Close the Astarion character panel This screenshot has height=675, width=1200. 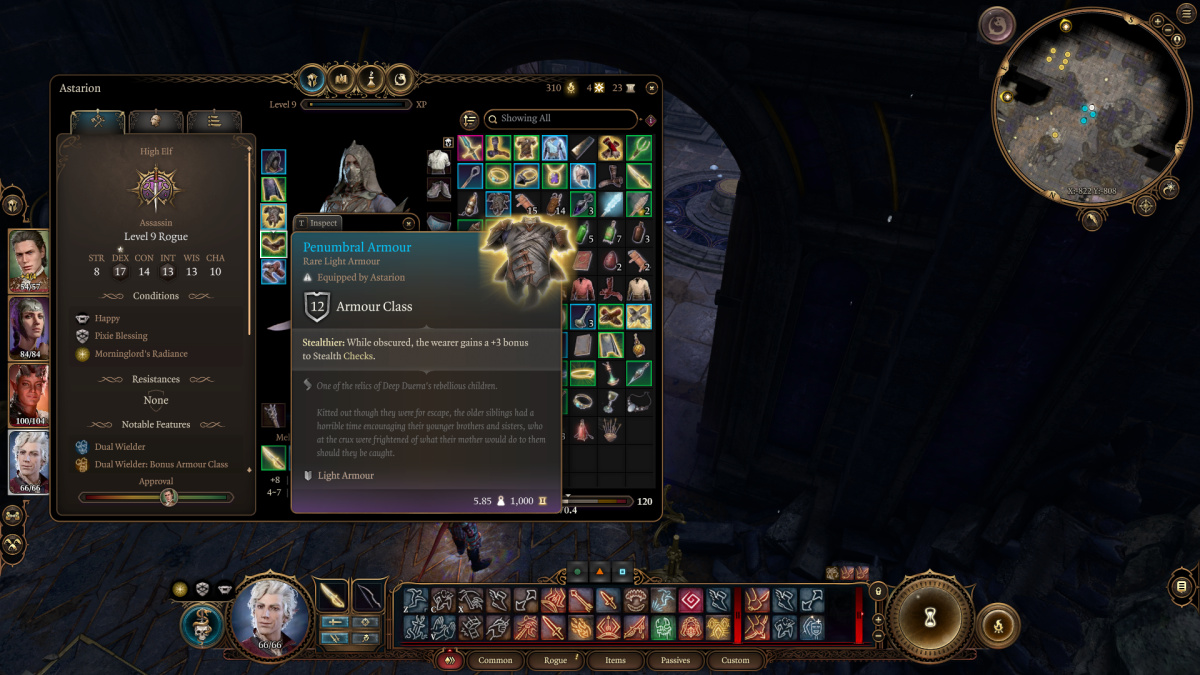point(651,89)
